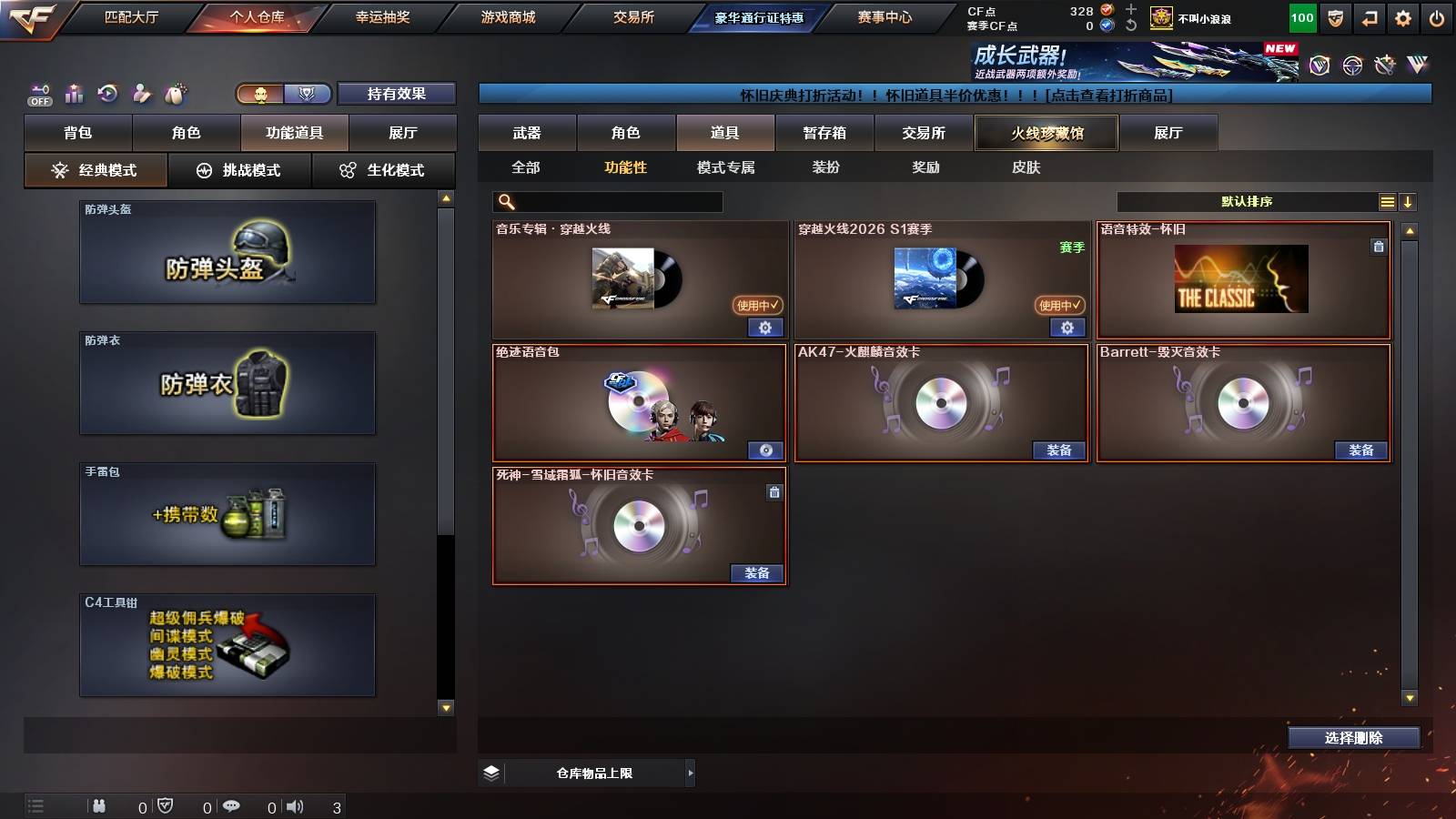Click 选择删除 at the bottom right

pyautogui.click(x=1353, y=738)
